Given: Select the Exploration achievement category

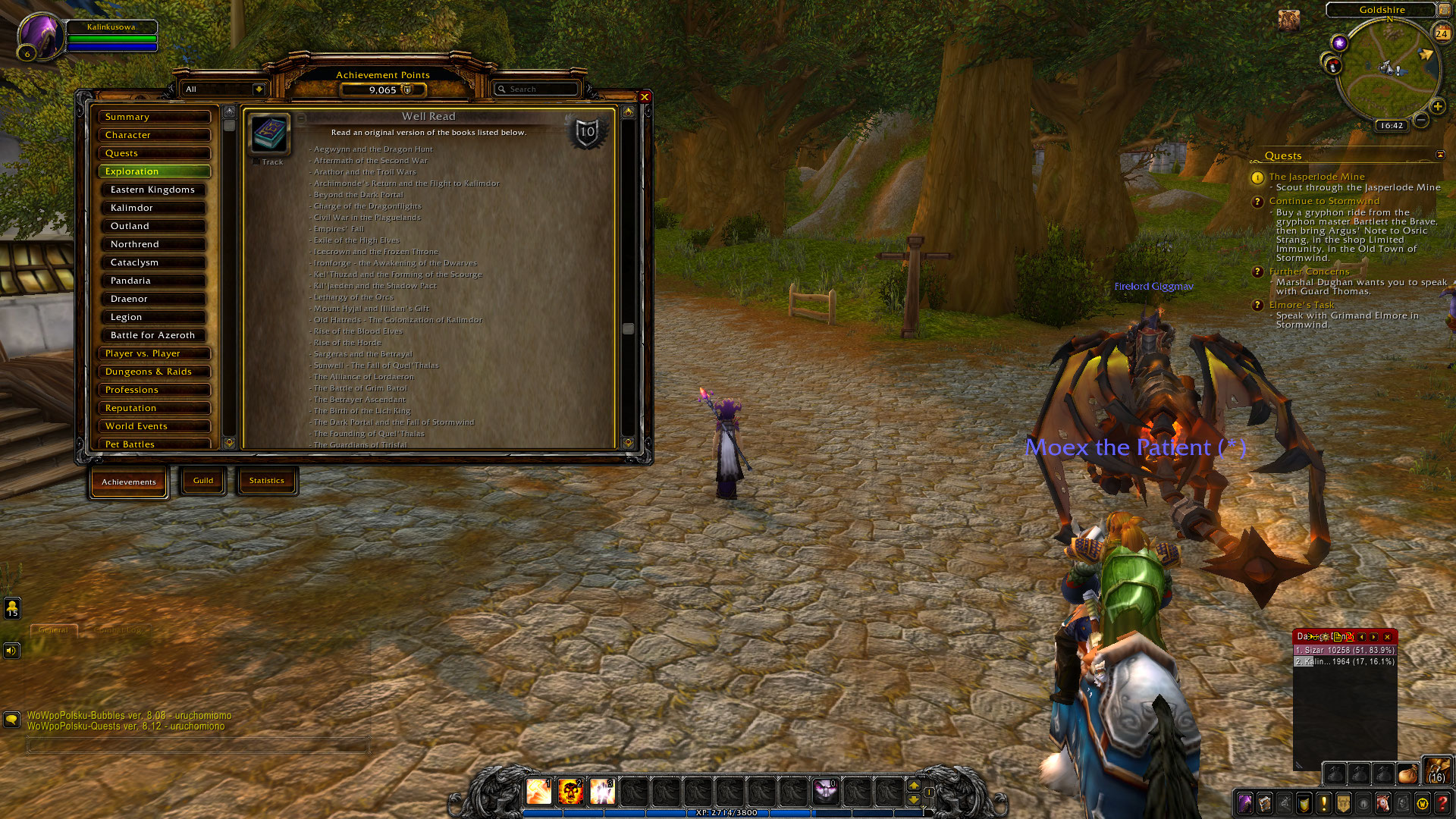Looking at the screenshot, I should (x=154, y=171).
